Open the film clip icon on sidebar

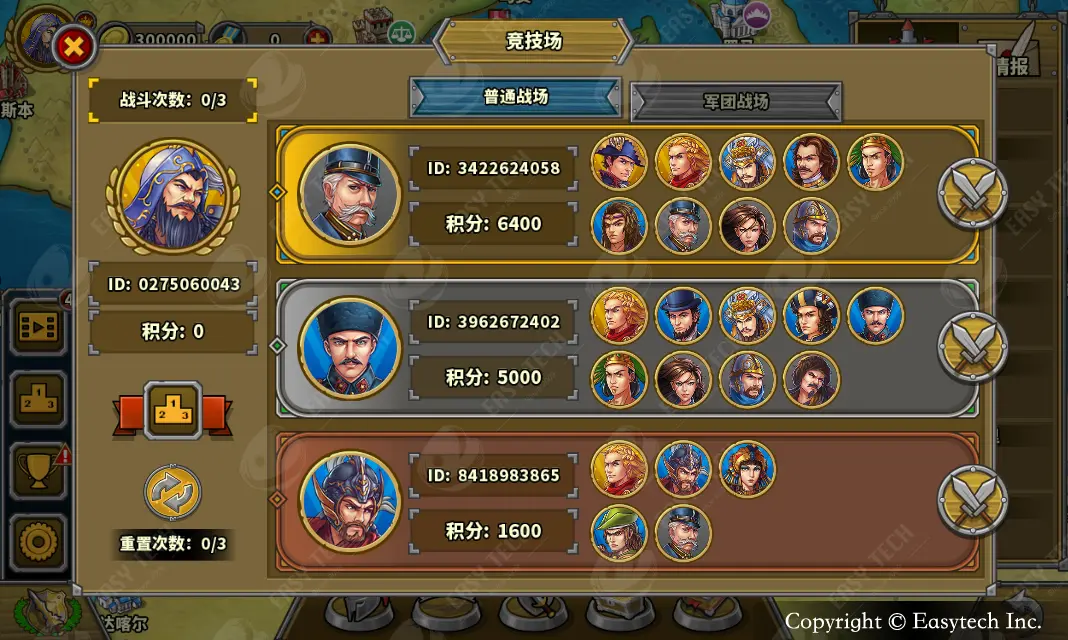pyautogui.click(x=39, y=327)
